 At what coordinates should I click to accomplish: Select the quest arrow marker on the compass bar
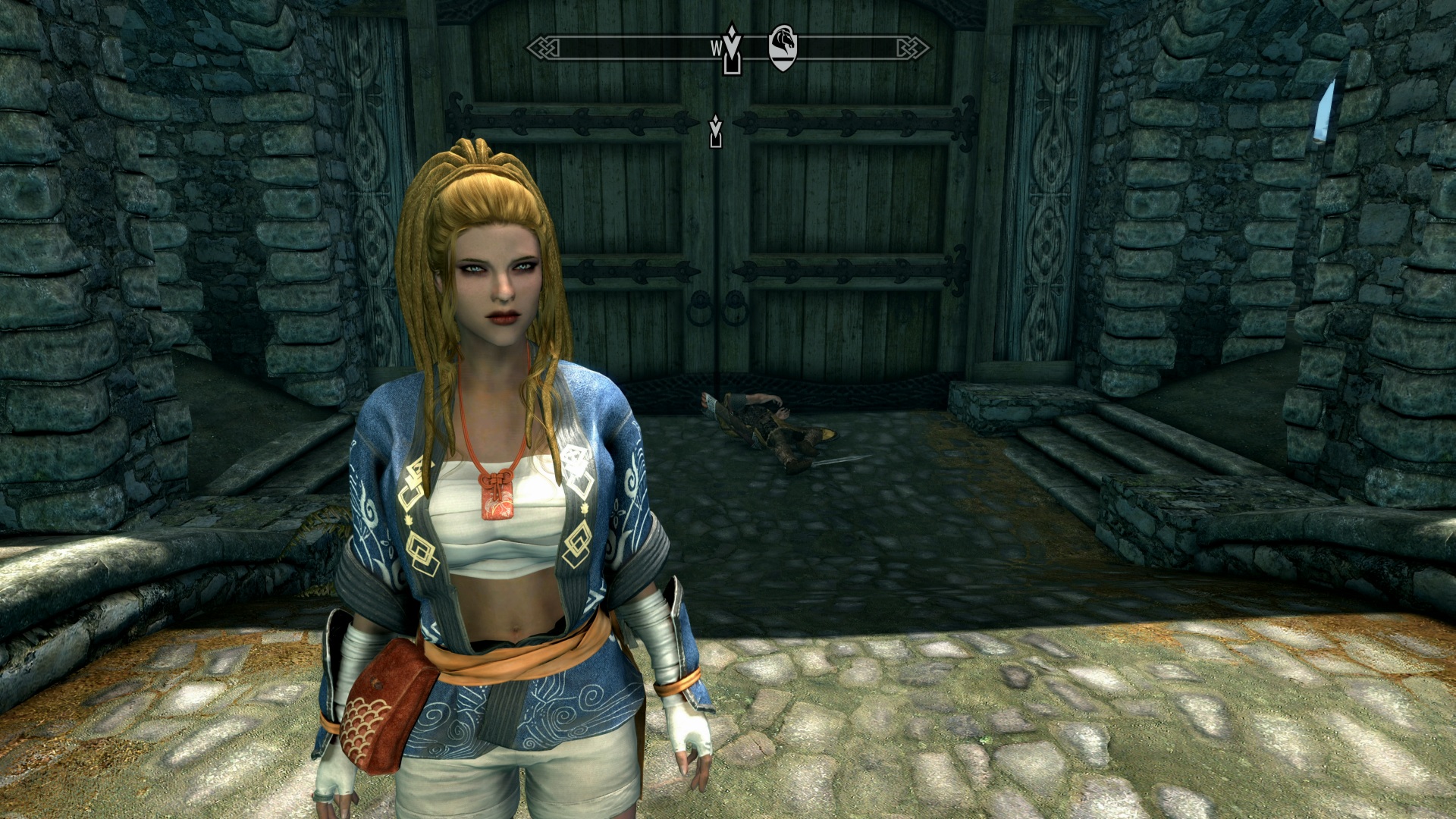coord(732,49)
